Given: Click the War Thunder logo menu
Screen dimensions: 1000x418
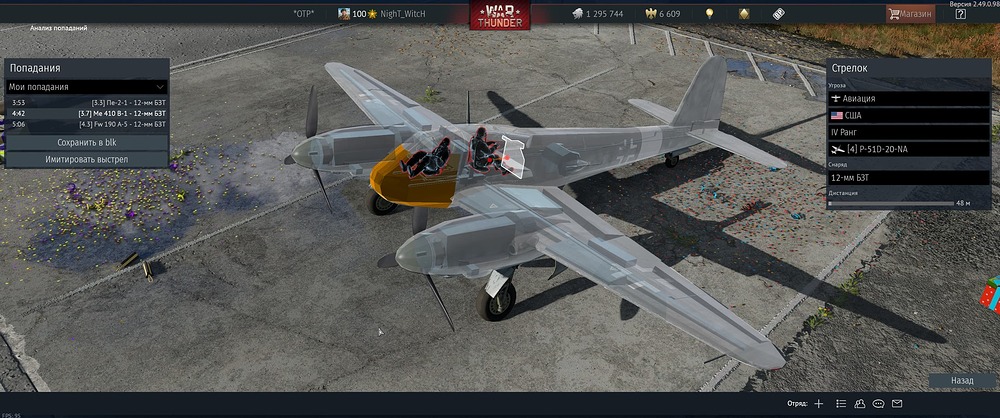Looking at the screenshot, I should [499, 15].
